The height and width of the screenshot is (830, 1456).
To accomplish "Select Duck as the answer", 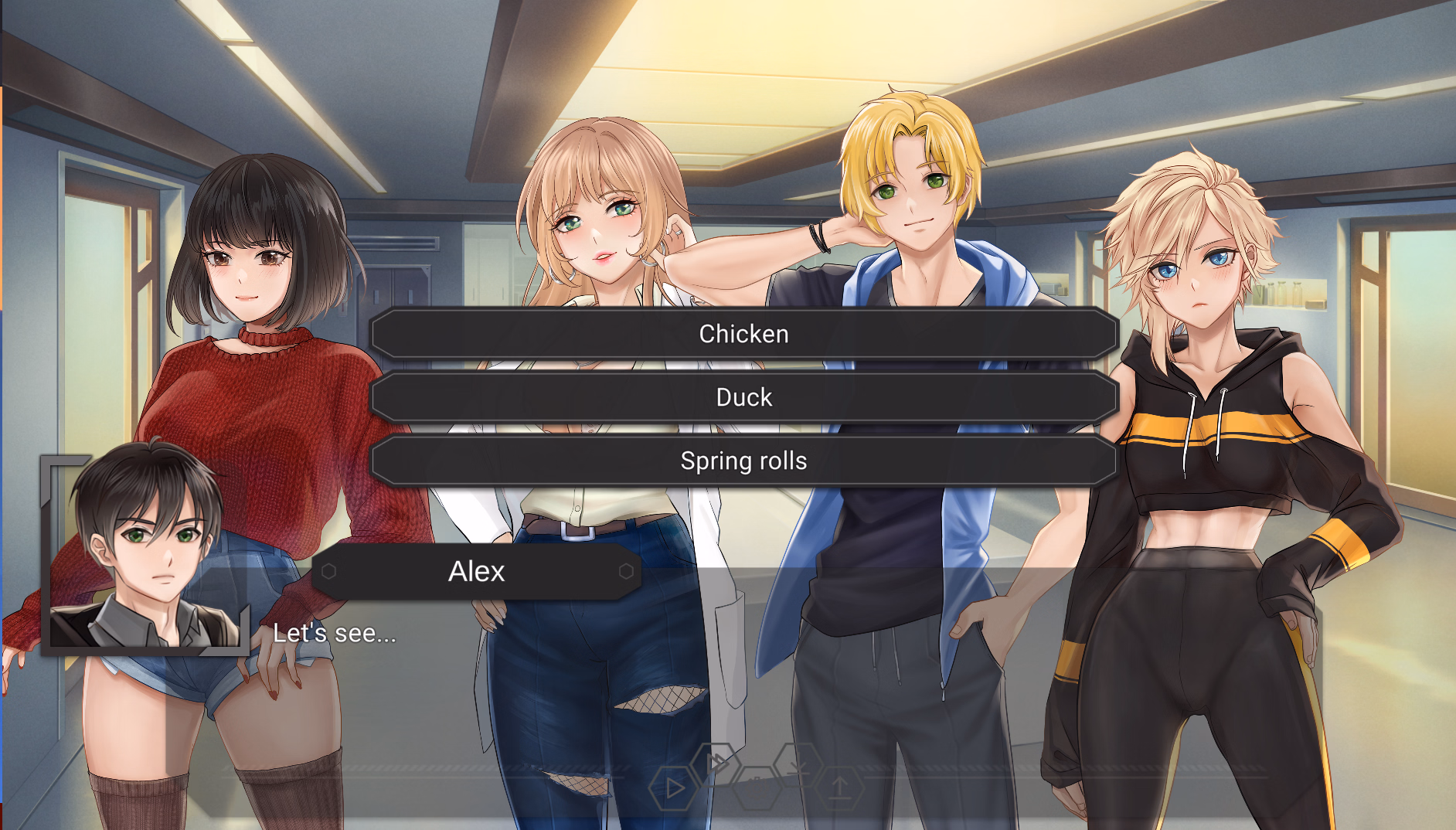I will click(743, 397).
